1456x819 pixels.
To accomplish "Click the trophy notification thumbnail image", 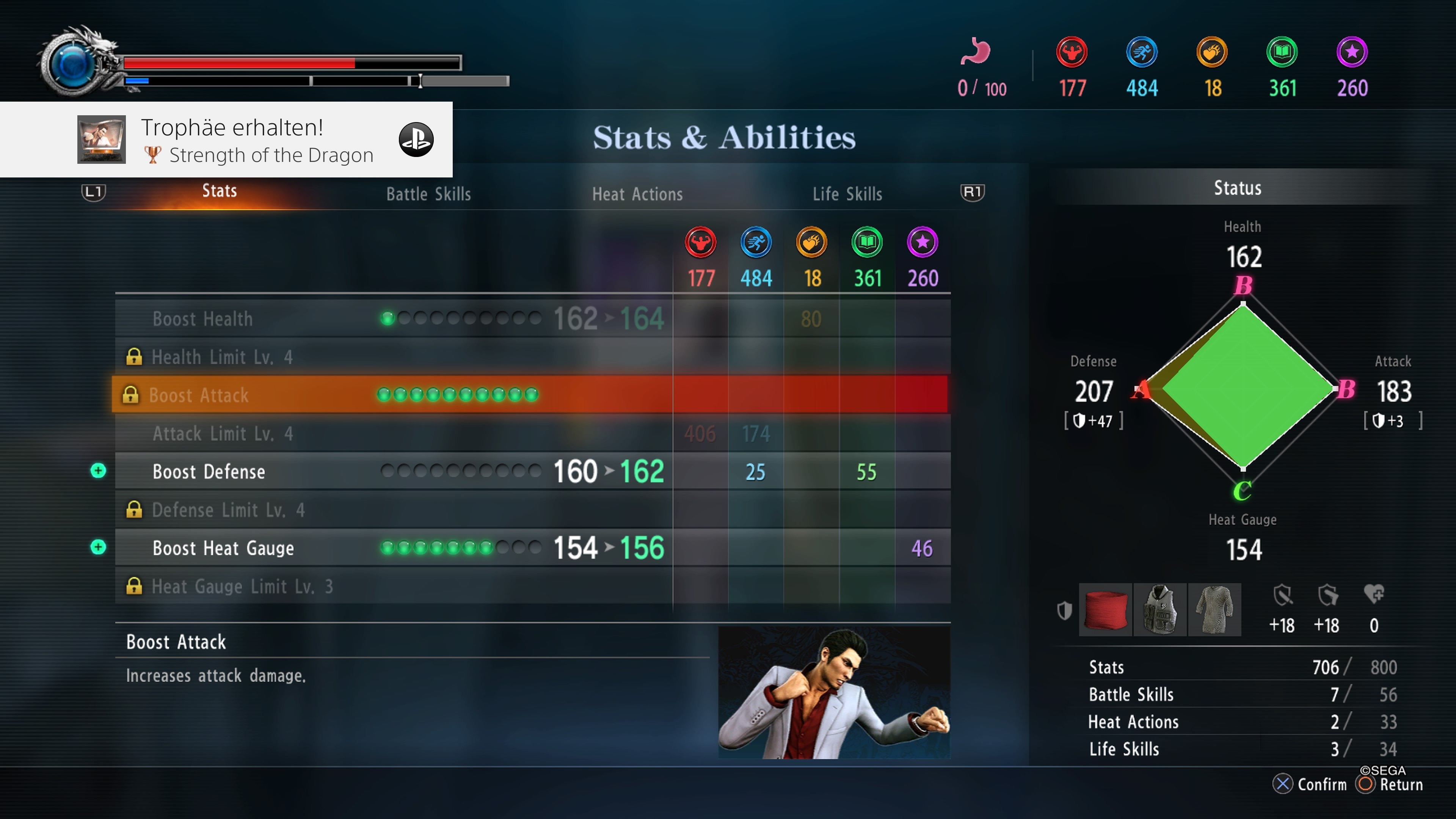I will [101, 140].
